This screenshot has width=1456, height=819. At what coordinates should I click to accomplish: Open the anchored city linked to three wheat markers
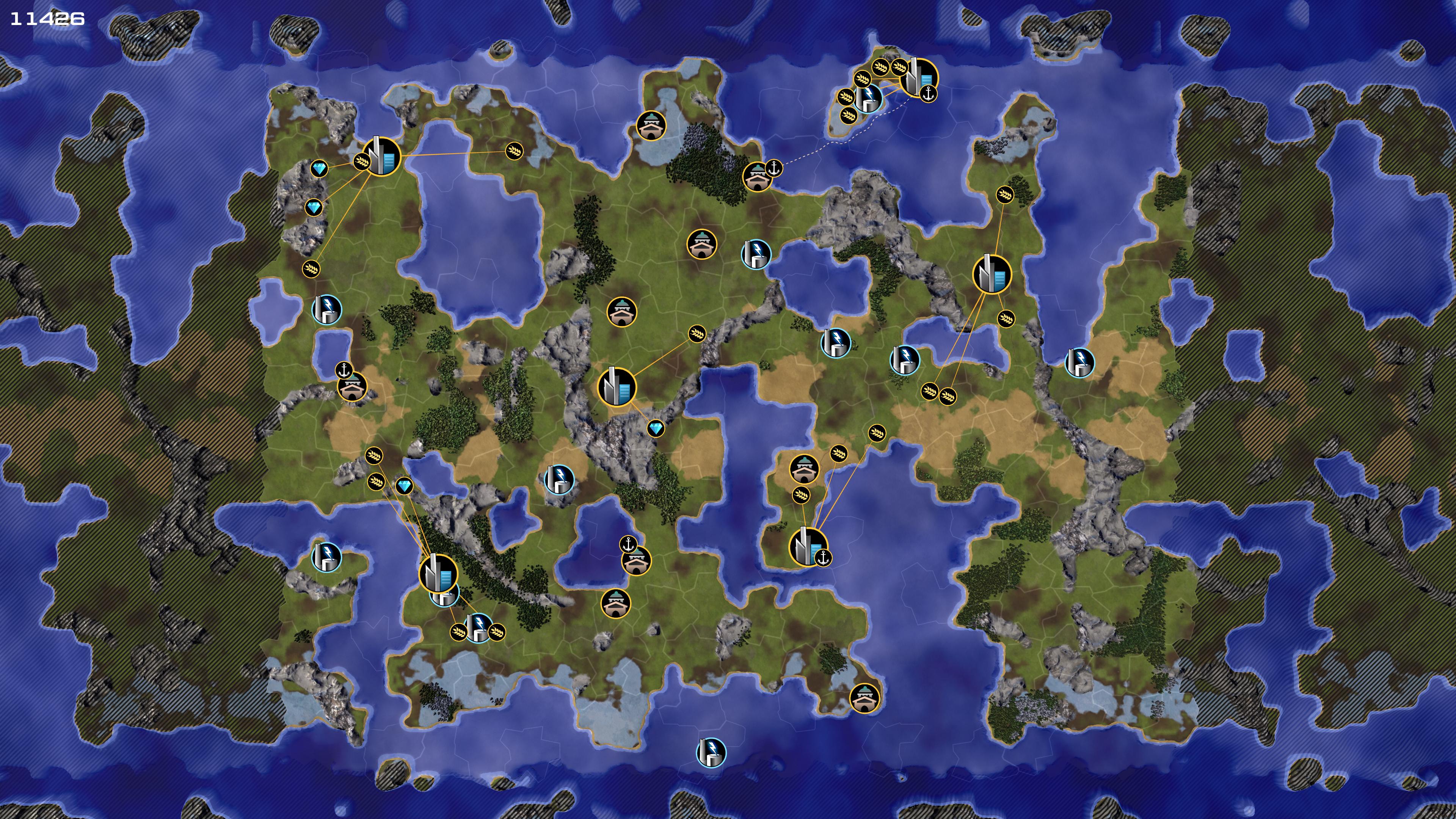click(808, 546)
